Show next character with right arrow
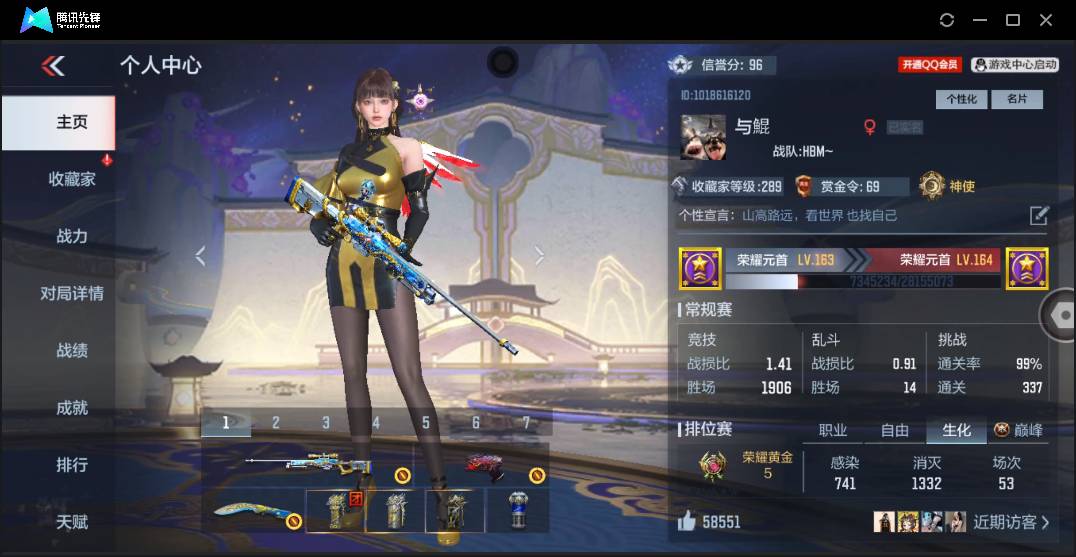 [x=540, y=256]
